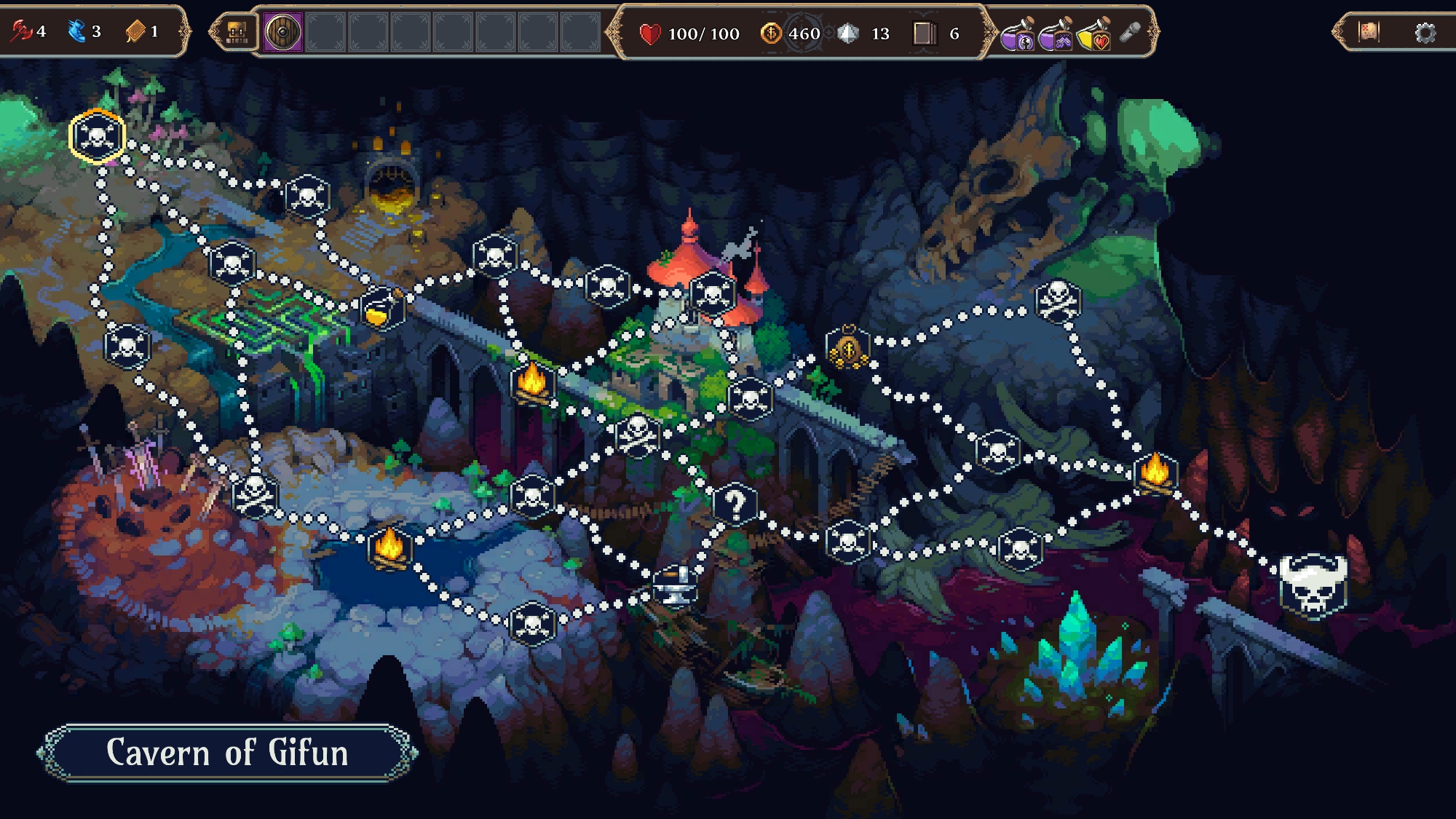1456x819 pixels.
Task: Choose the horned skull boss node
Action: [x=1313, y=585]
